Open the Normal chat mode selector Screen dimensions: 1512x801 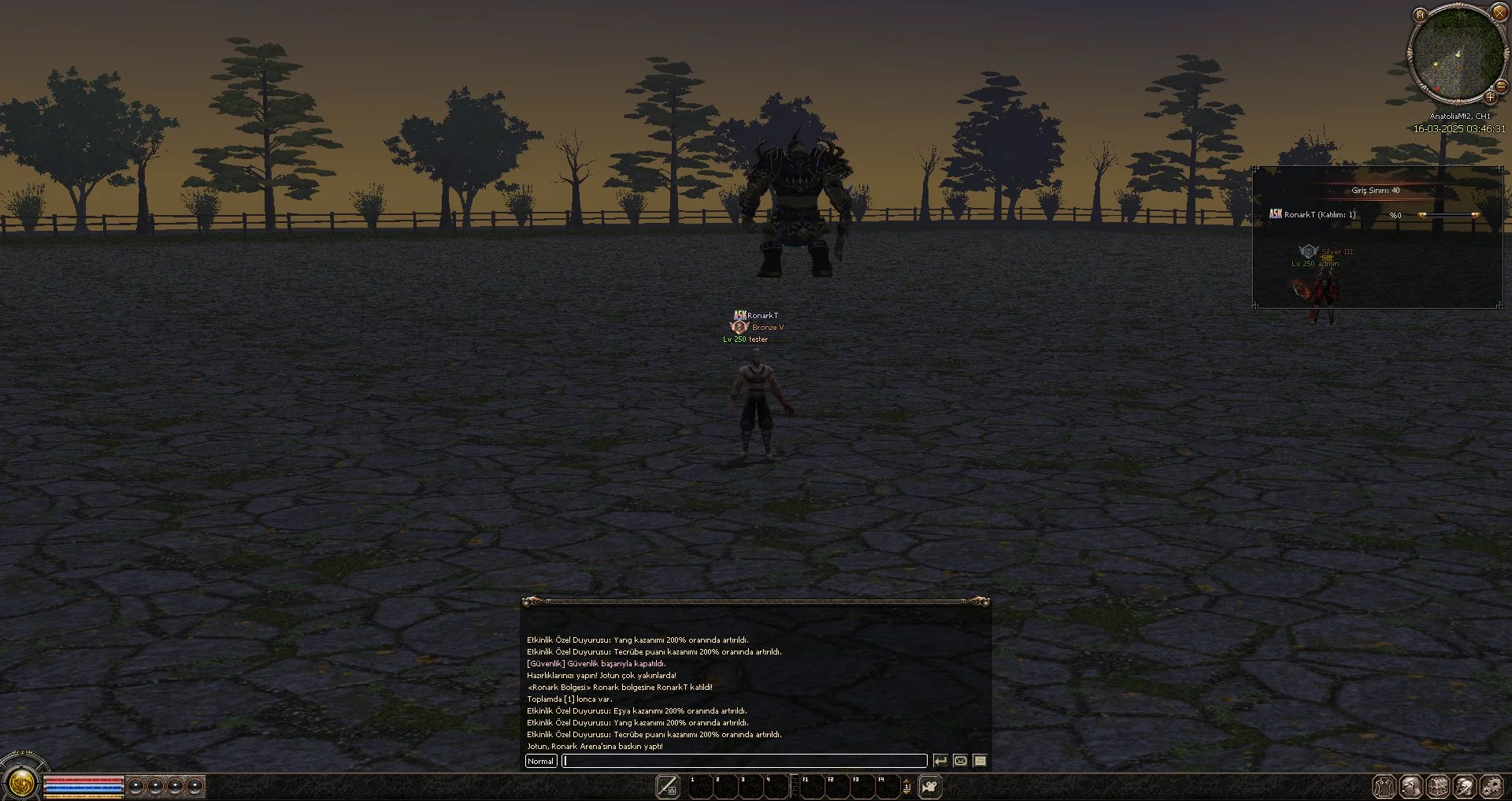click(541, 761)
